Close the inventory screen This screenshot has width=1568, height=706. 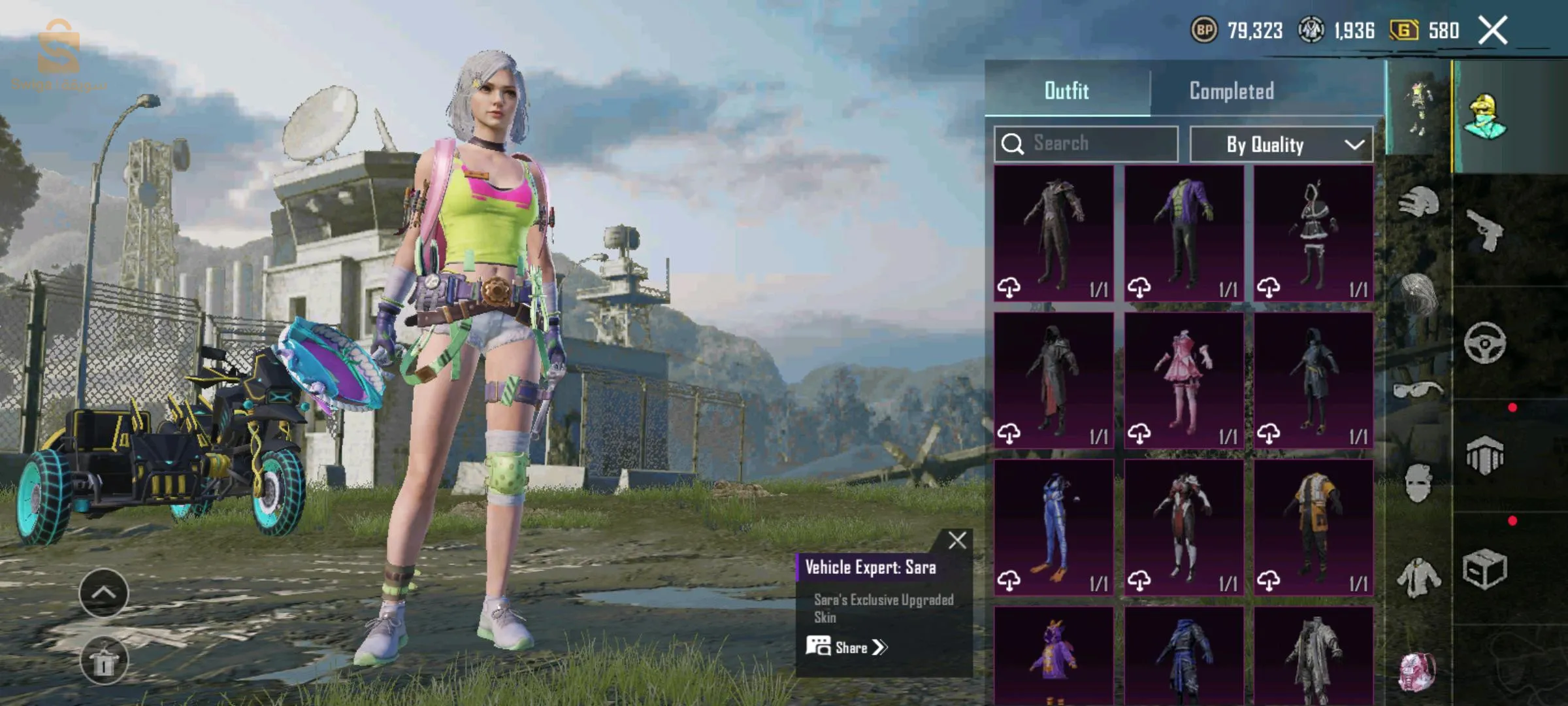coord(1493,31)
